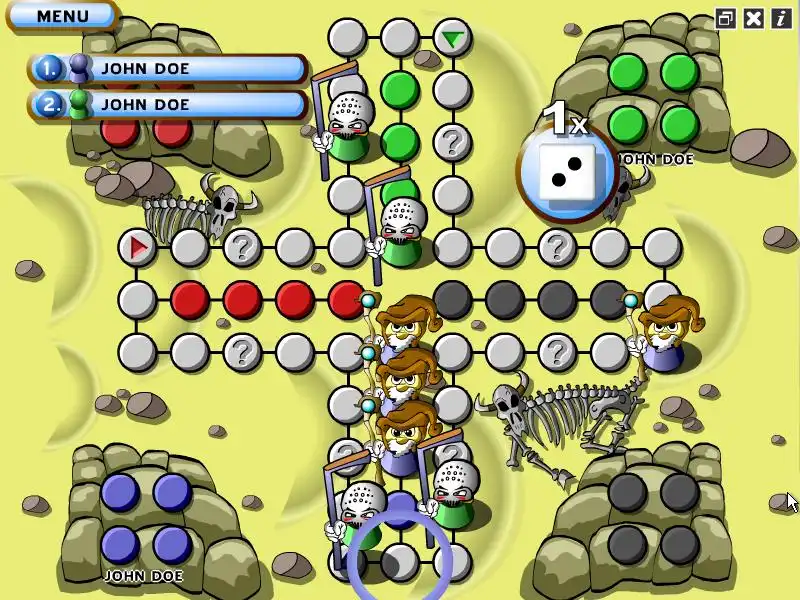Choose the lone wizard piece by grey row
This screenshot has height=600, width=800.
662,335
